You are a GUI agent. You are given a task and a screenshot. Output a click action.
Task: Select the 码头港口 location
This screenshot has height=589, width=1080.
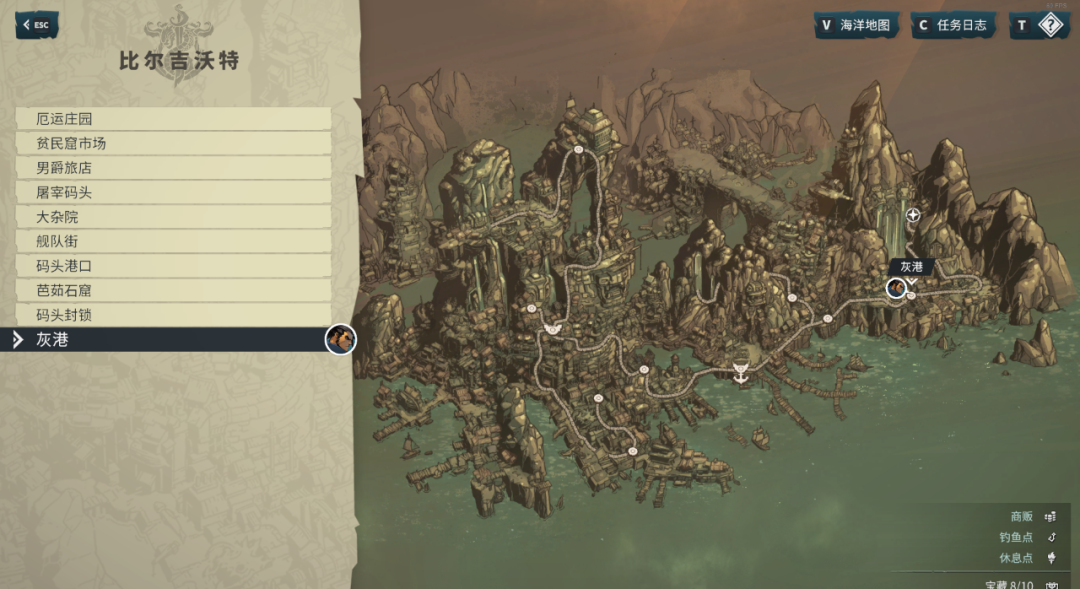173,266
